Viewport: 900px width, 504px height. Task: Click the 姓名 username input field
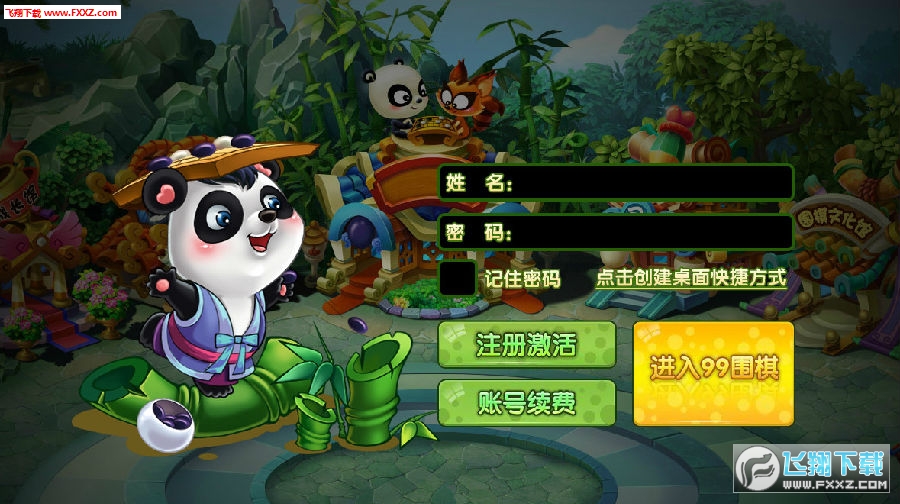(650, 183)
